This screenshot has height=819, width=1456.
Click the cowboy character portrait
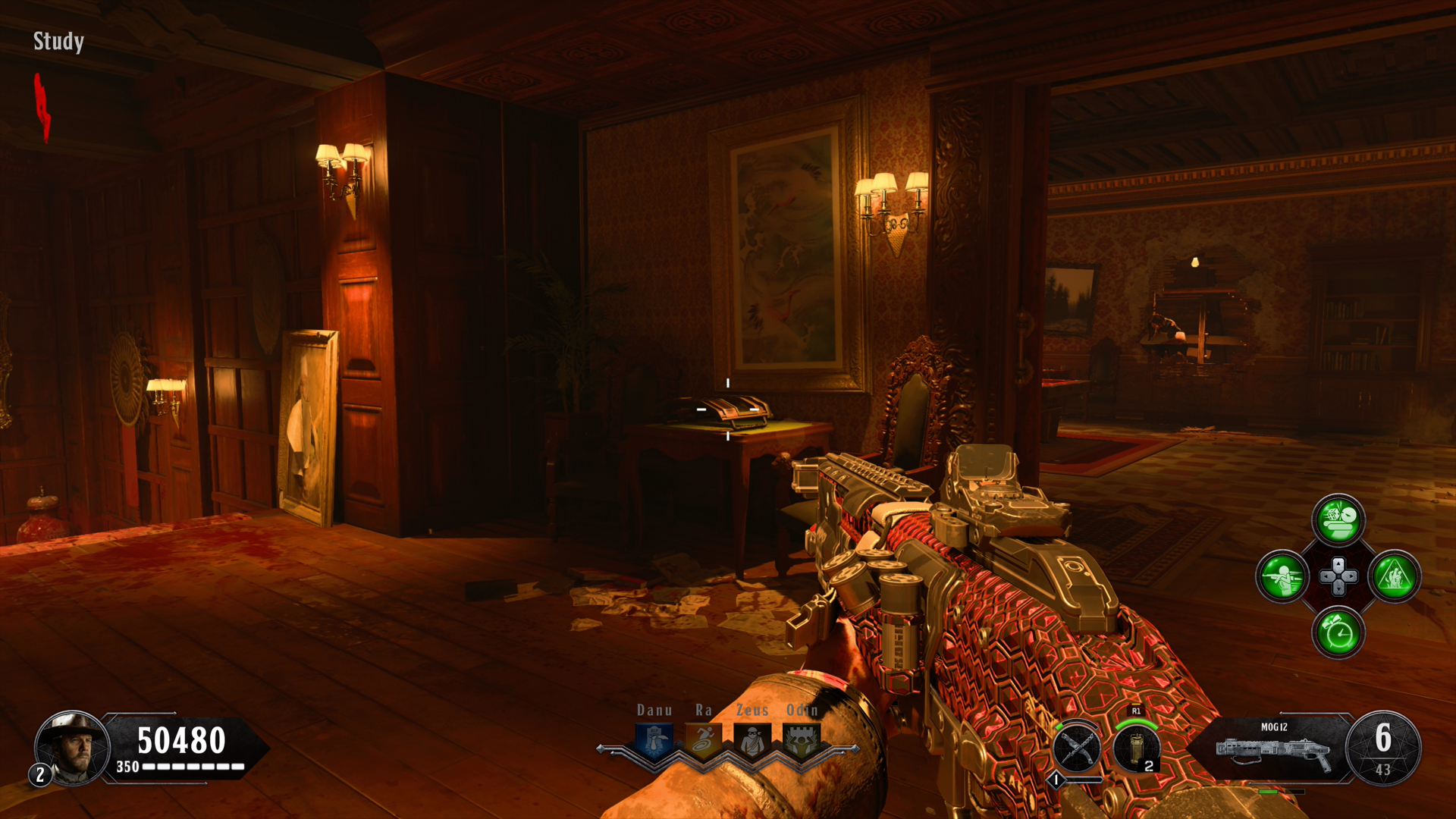point(74,748)
